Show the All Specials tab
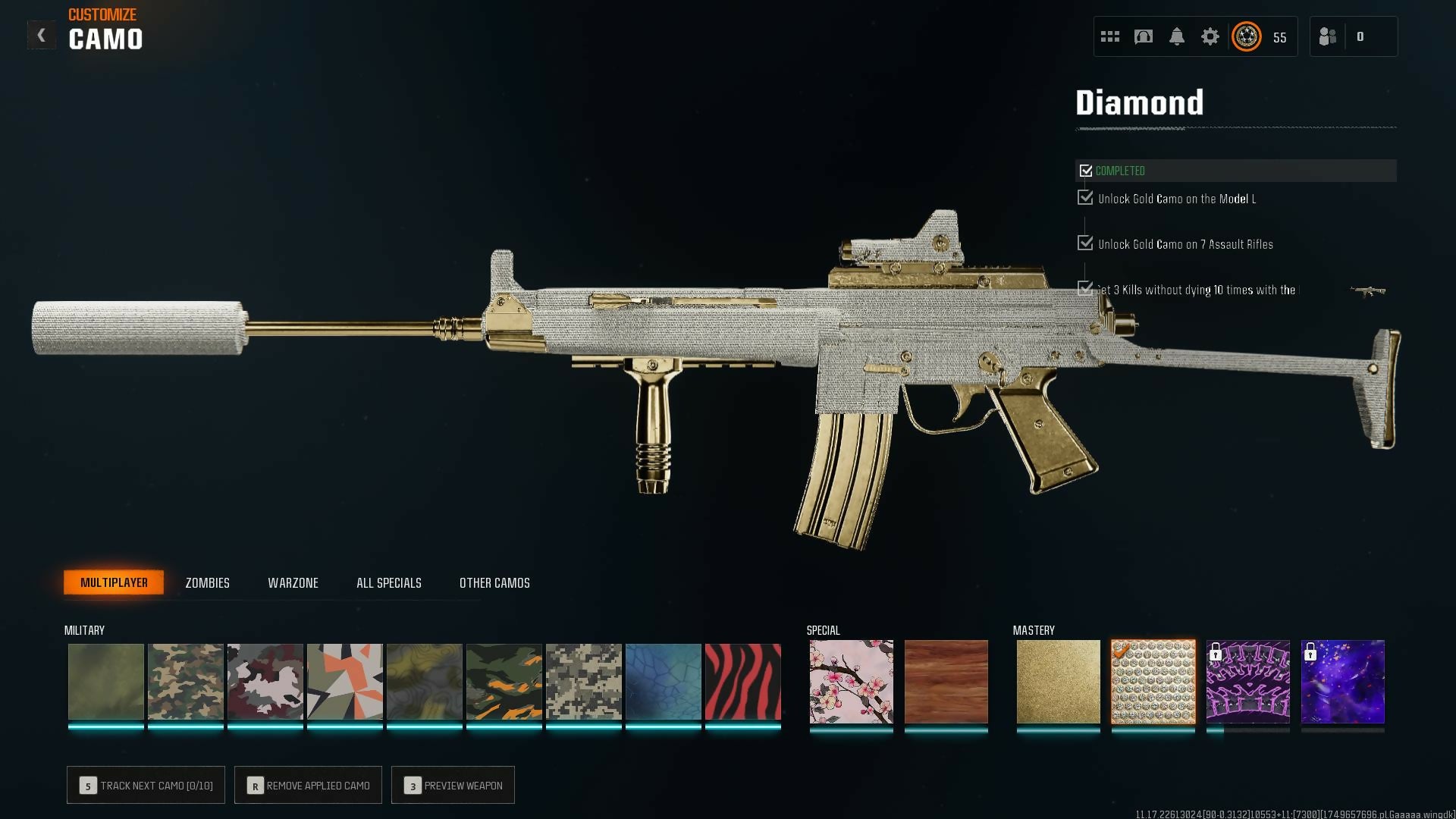The width and height of the screenshot is (1456, 819). pyautogui.click(x=388, y=582)
